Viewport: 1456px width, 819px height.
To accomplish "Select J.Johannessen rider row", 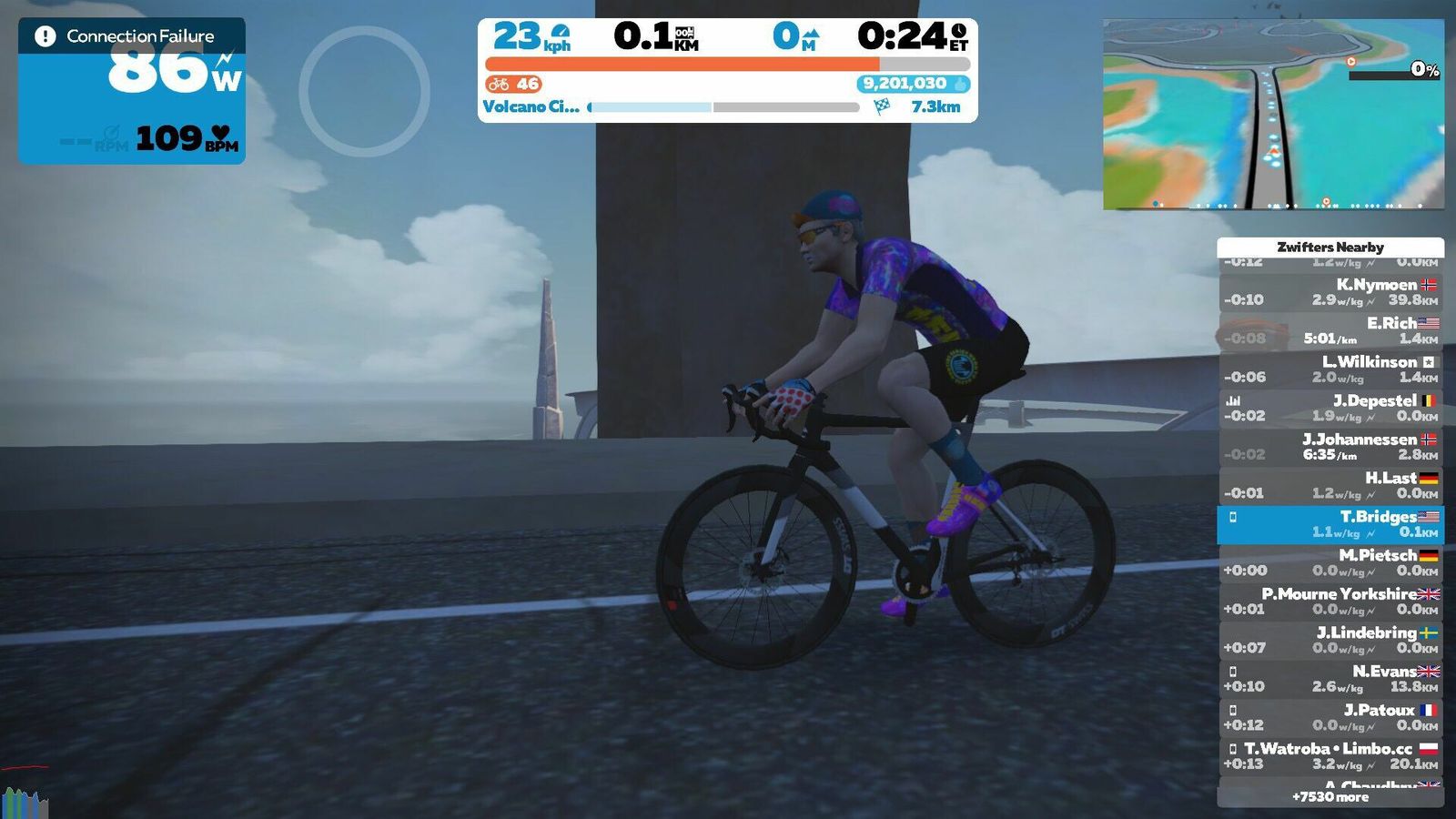I will pyautogui.click(x=1330, y=447).
